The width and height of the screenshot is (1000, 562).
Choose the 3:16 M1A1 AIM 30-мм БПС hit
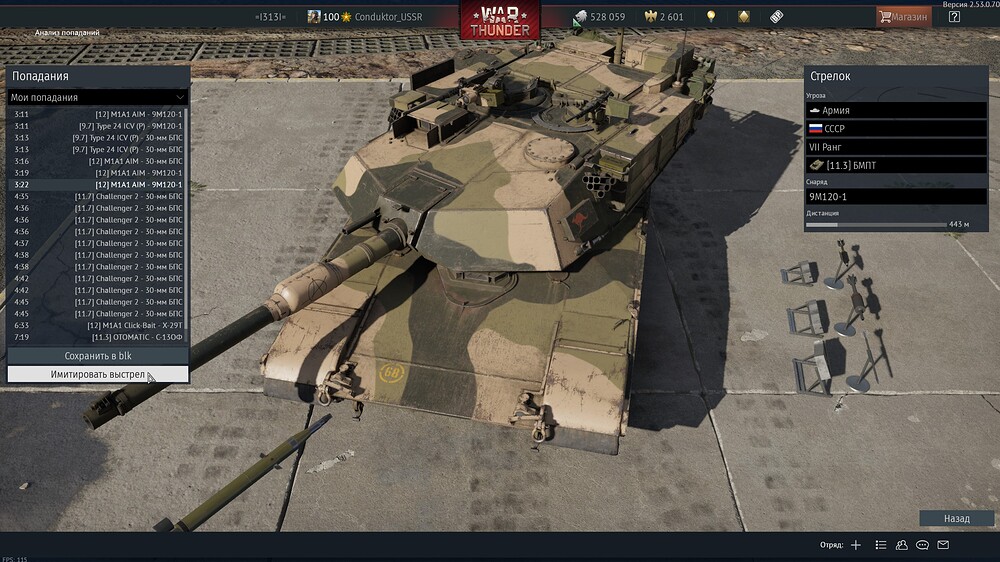click(98, 161)
